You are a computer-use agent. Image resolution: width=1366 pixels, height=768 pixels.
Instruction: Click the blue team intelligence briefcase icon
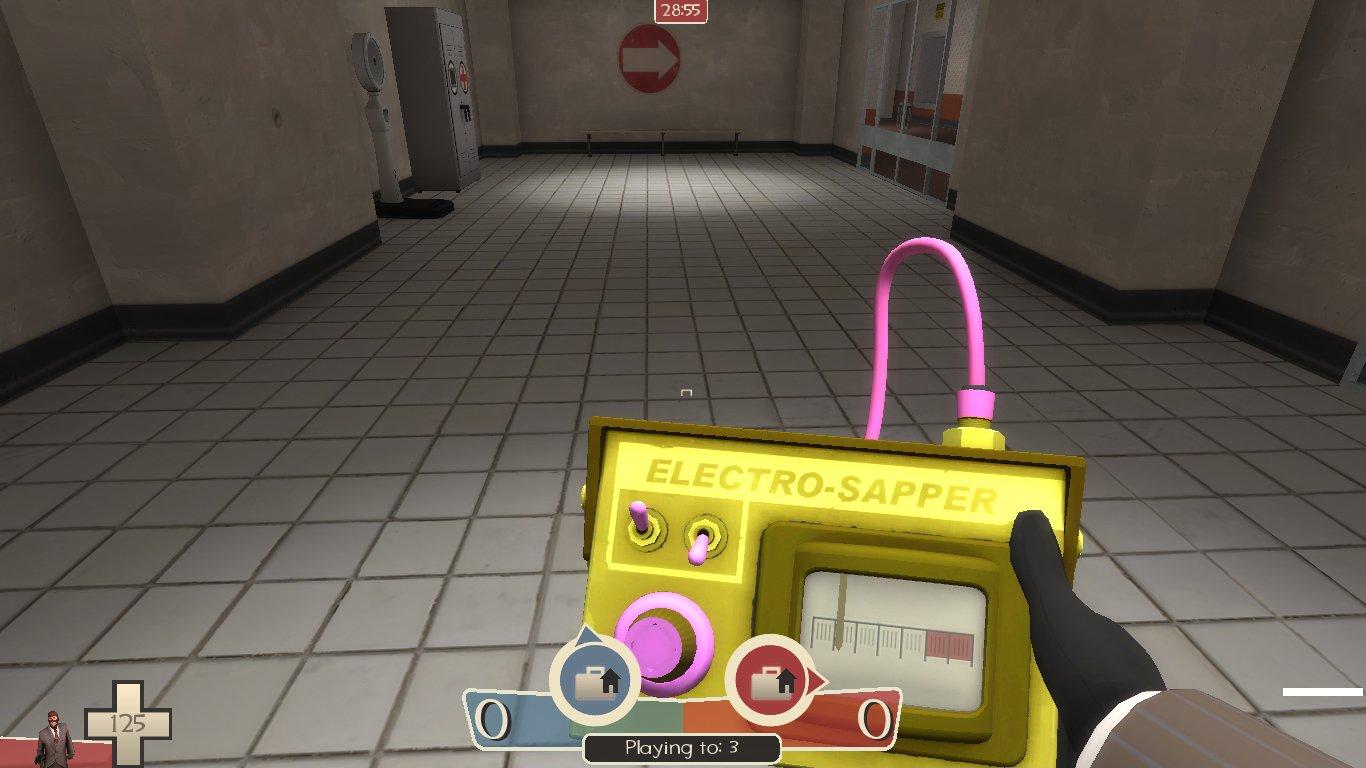594,679
